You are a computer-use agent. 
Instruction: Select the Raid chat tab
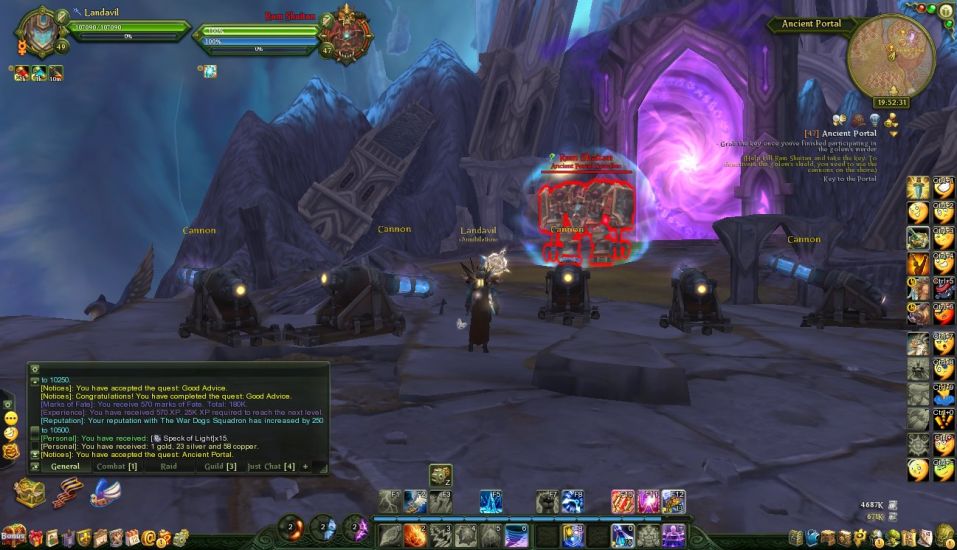pos(168,466)
